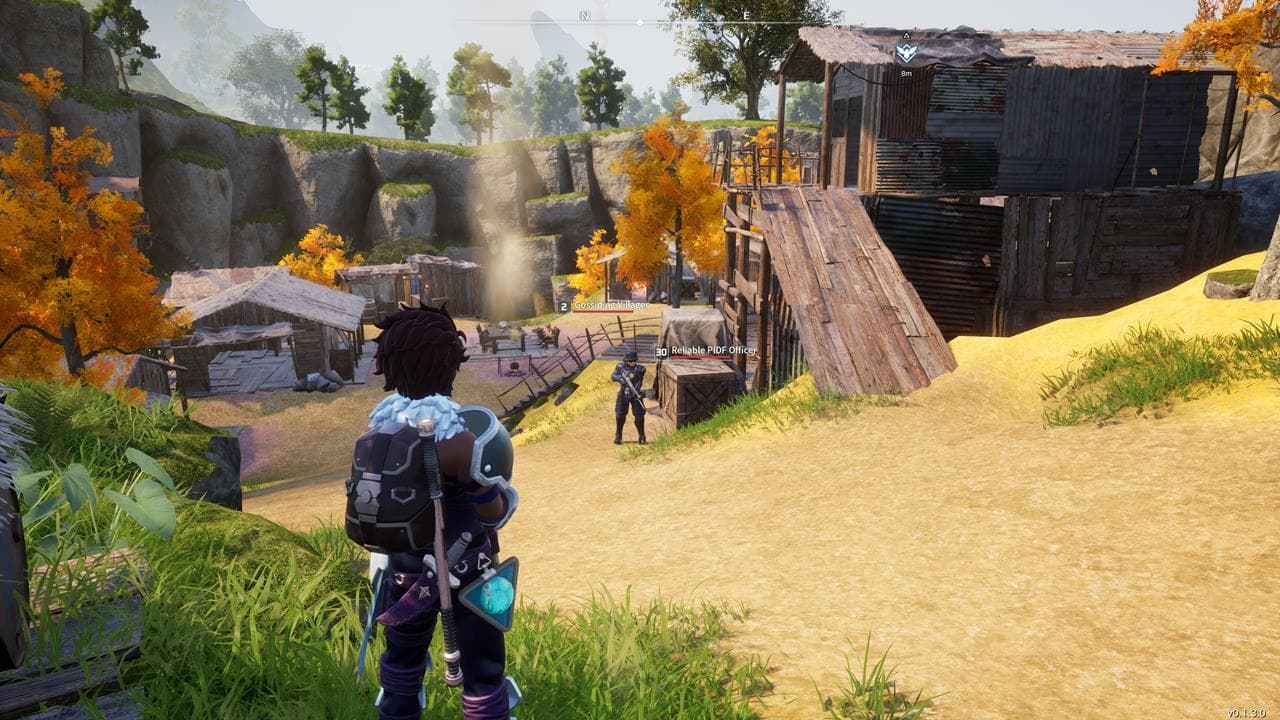This screenshot has height=720, width=1280.
Task: Click the PIDF eagle waypoint emblem
Action: pyautogui.click(x=905, y=50)
